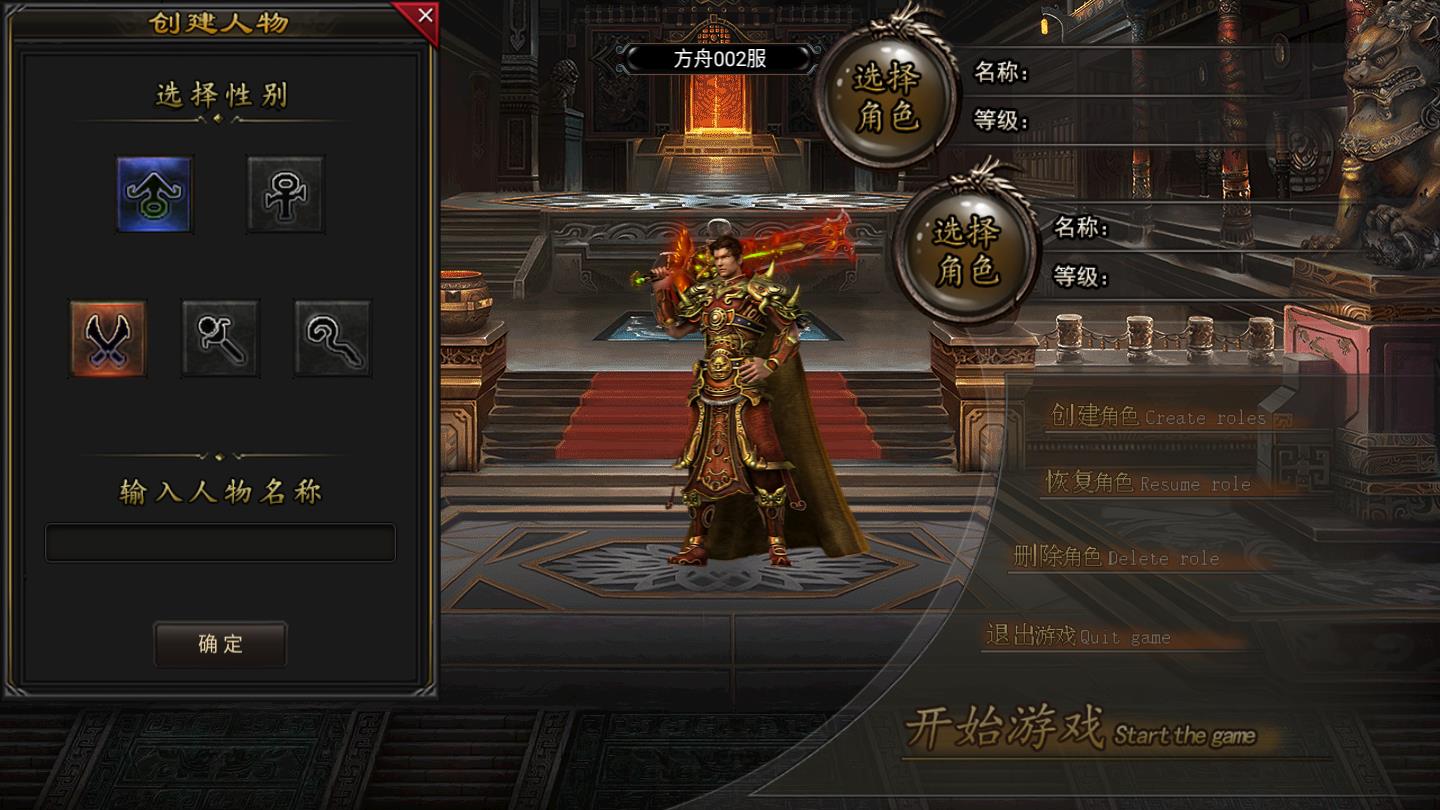Quit game via the menu entry

click(x=1078, y=636)
